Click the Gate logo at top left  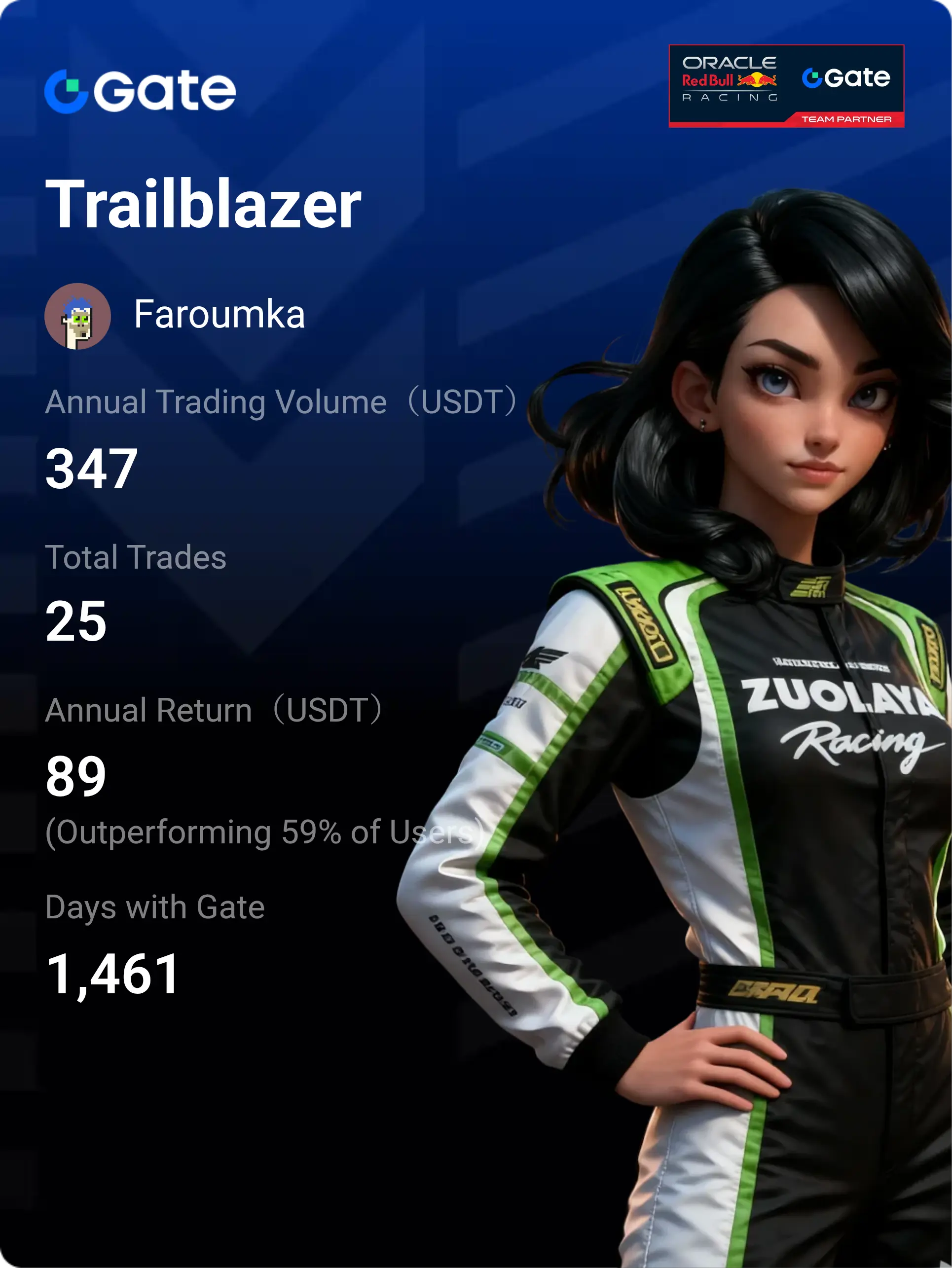coord(140,91)
